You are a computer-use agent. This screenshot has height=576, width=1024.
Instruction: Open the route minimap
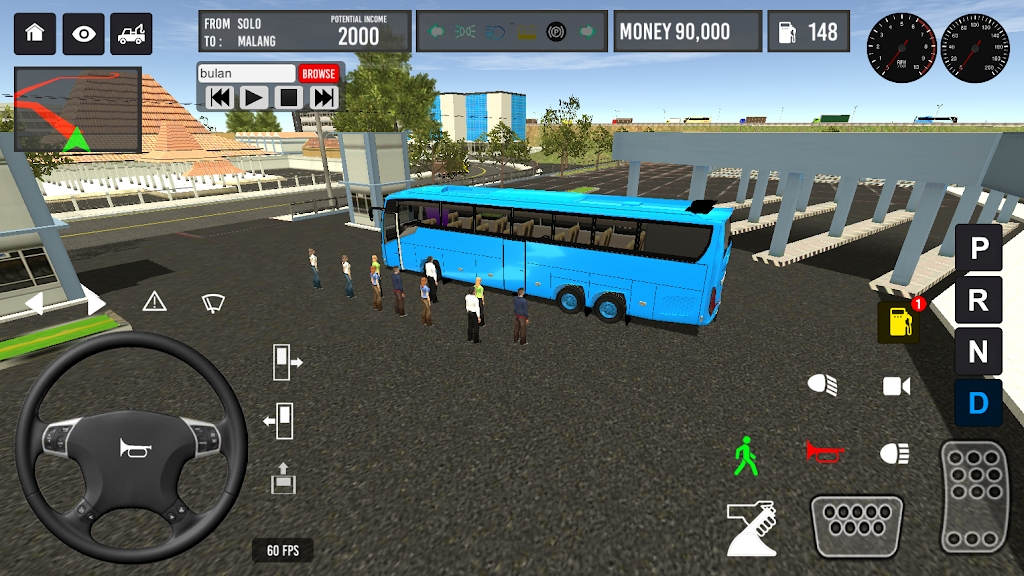click(77, 110)
